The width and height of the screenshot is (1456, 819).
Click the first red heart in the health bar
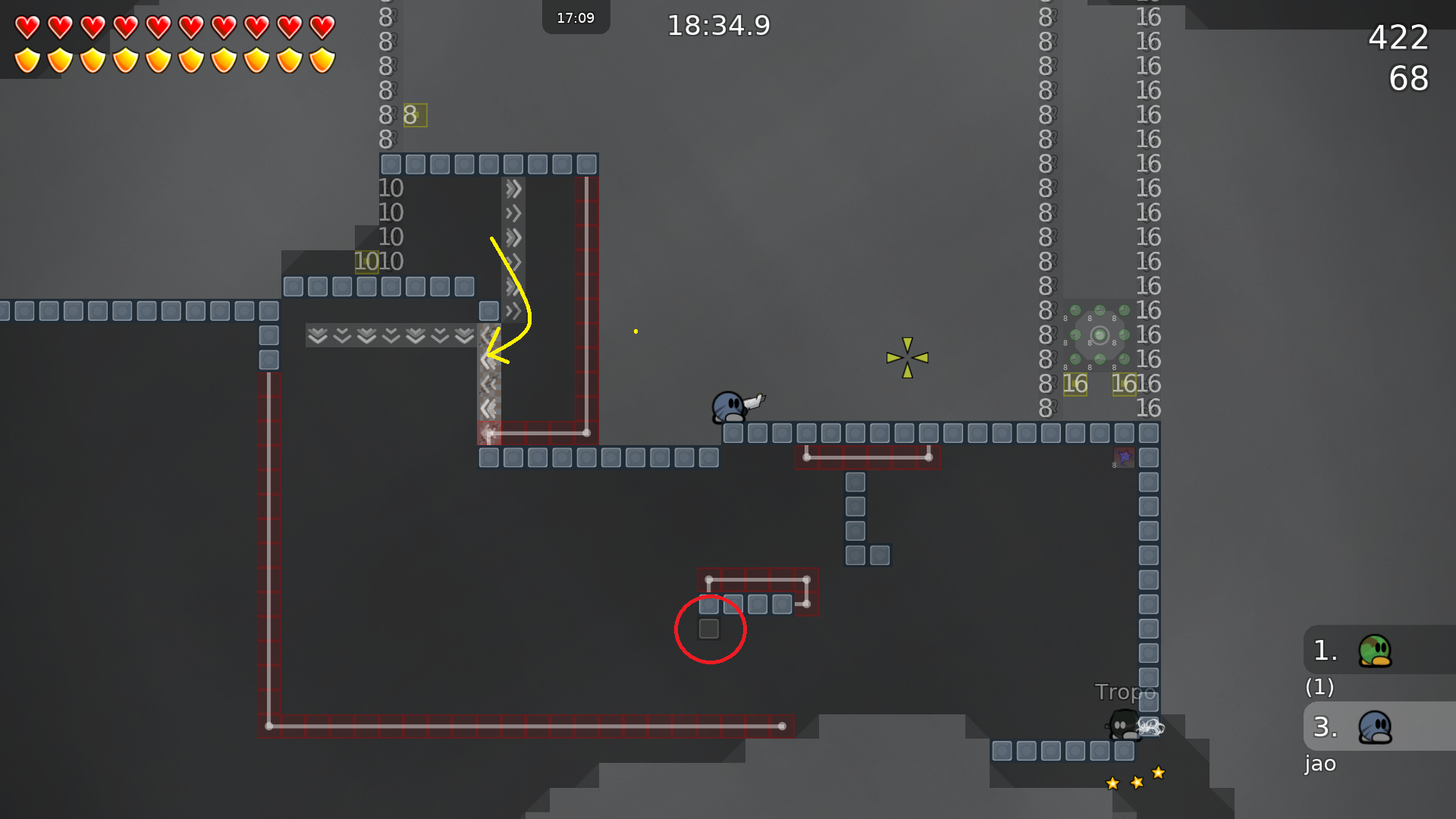pyautogui.click(x=26, y=27)
